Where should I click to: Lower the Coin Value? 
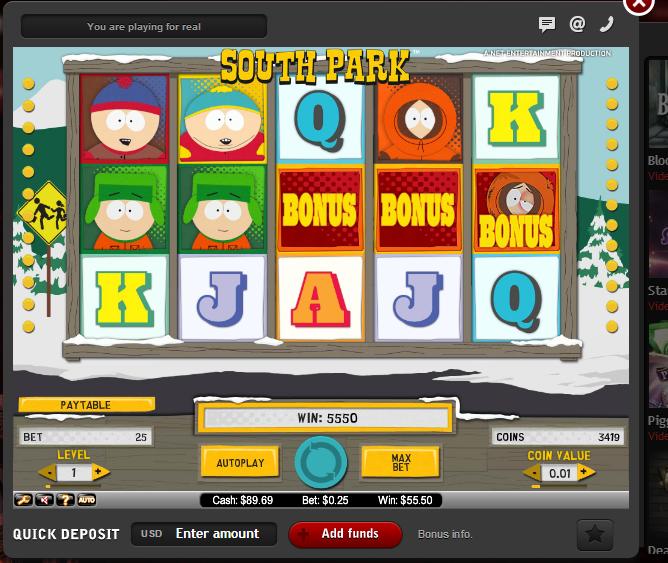[534, 473]
